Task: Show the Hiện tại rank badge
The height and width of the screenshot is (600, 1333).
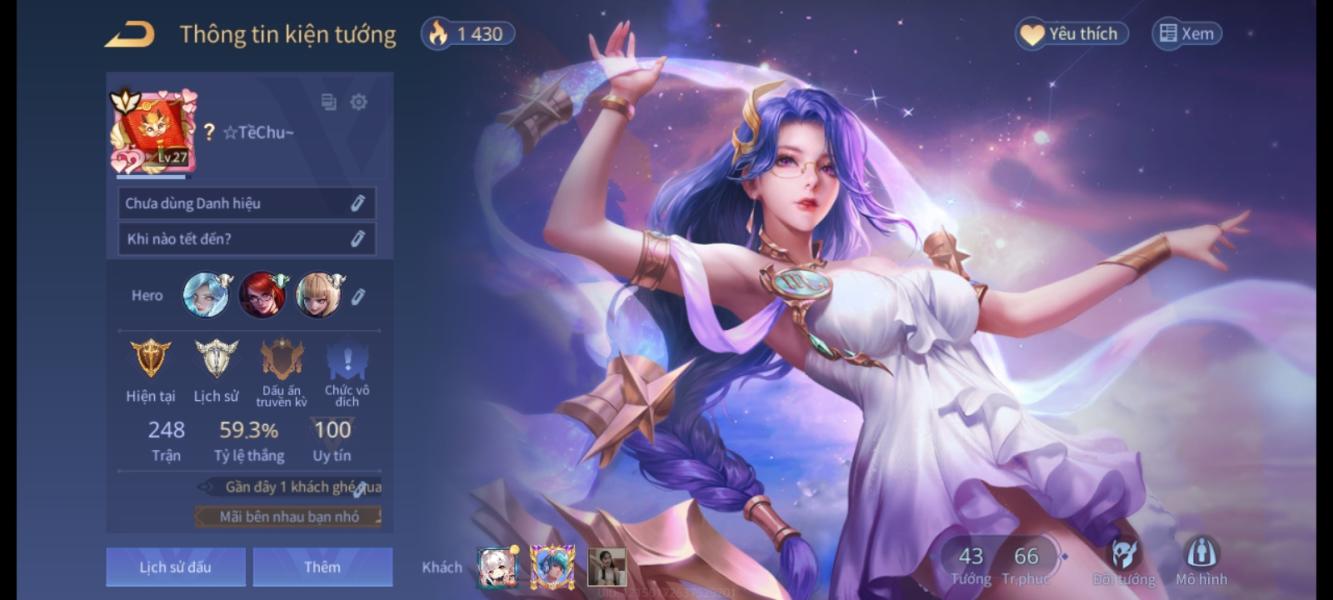Action: 150,358
